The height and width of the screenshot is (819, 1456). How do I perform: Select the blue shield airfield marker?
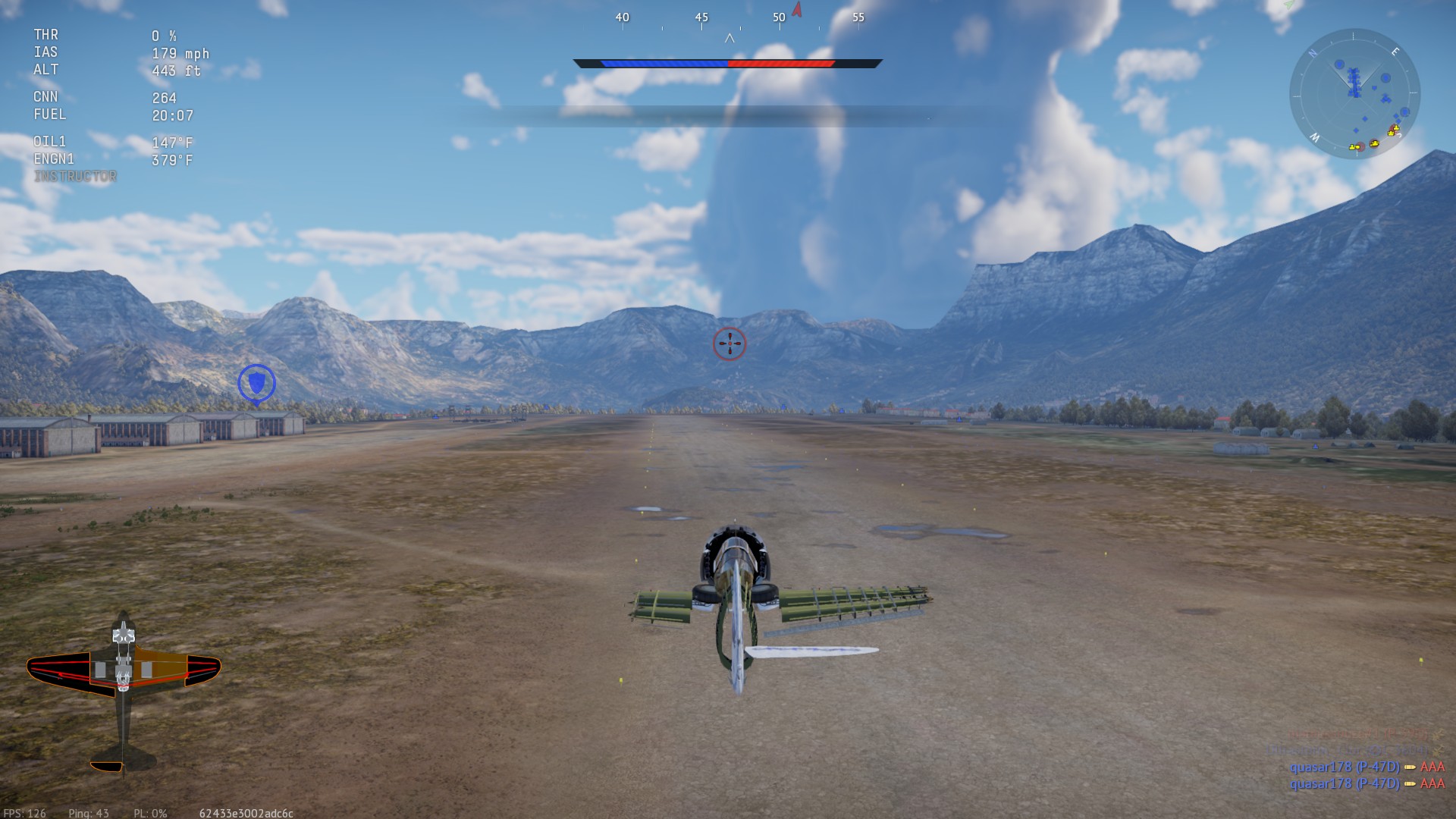tap(256, 383)
